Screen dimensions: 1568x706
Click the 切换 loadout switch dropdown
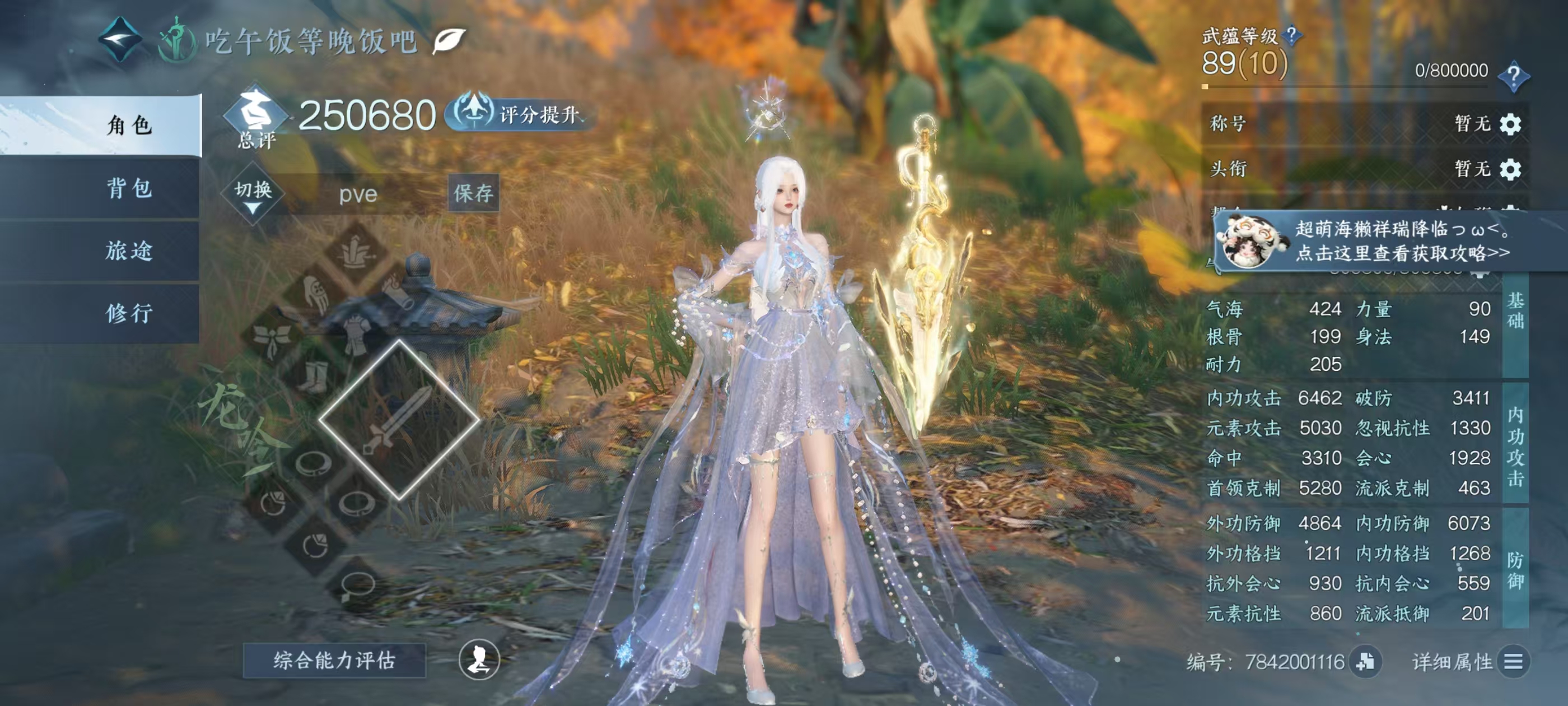(253, 195)
